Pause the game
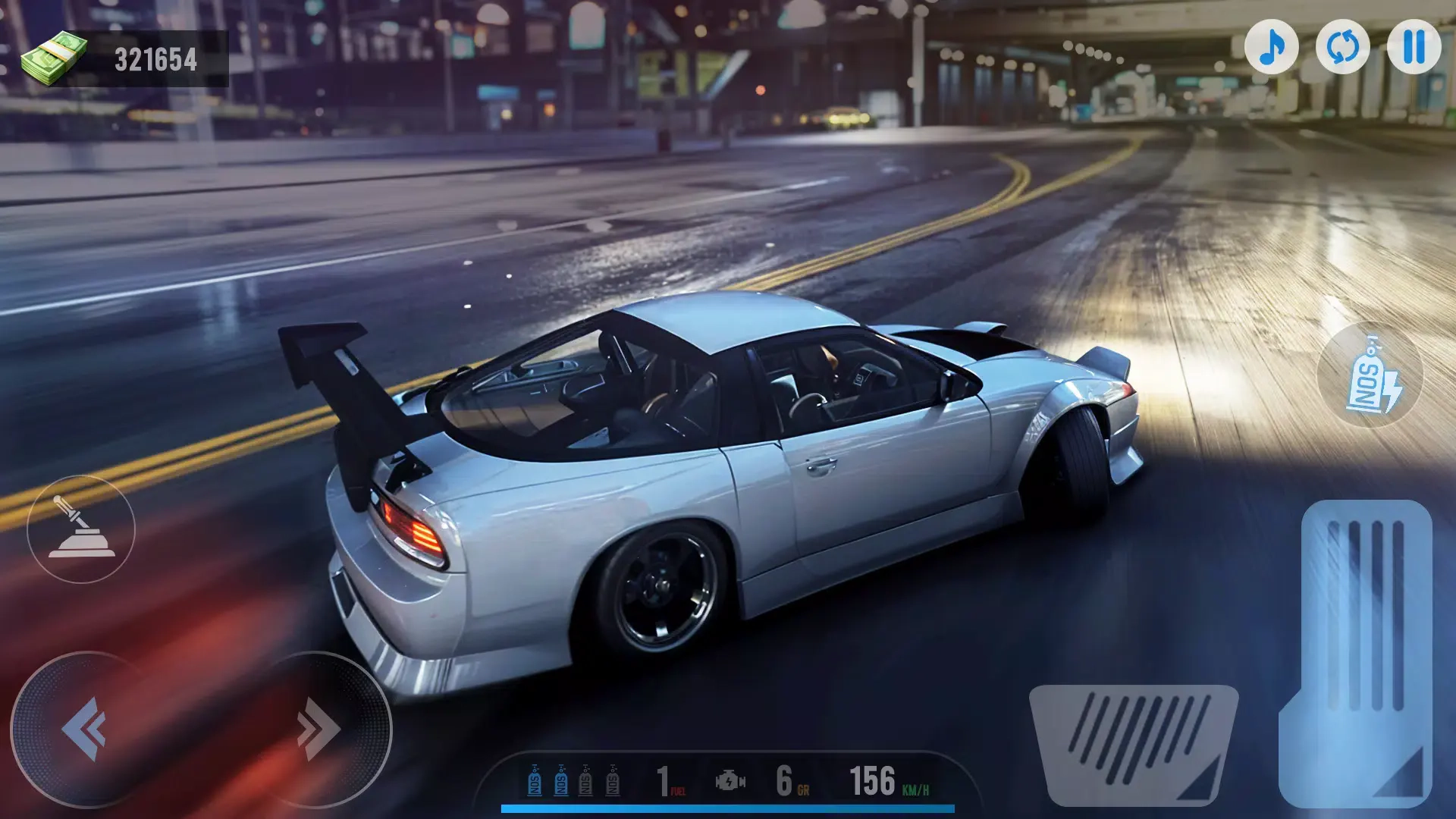Screen dimensions: 1456x819 pos(1414,47)
